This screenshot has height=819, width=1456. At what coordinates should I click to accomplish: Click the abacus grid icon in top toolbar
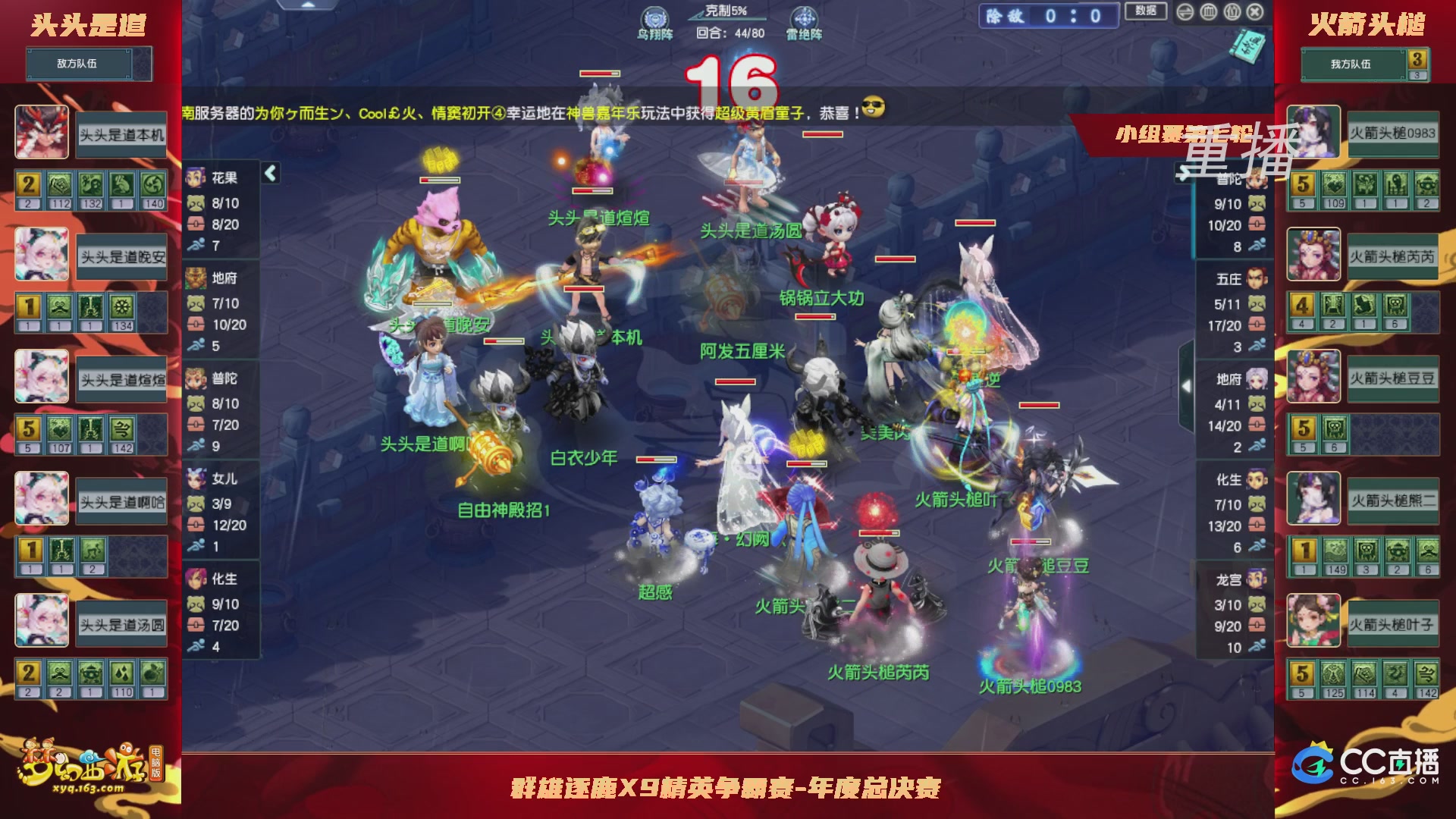click(1207, 12)
